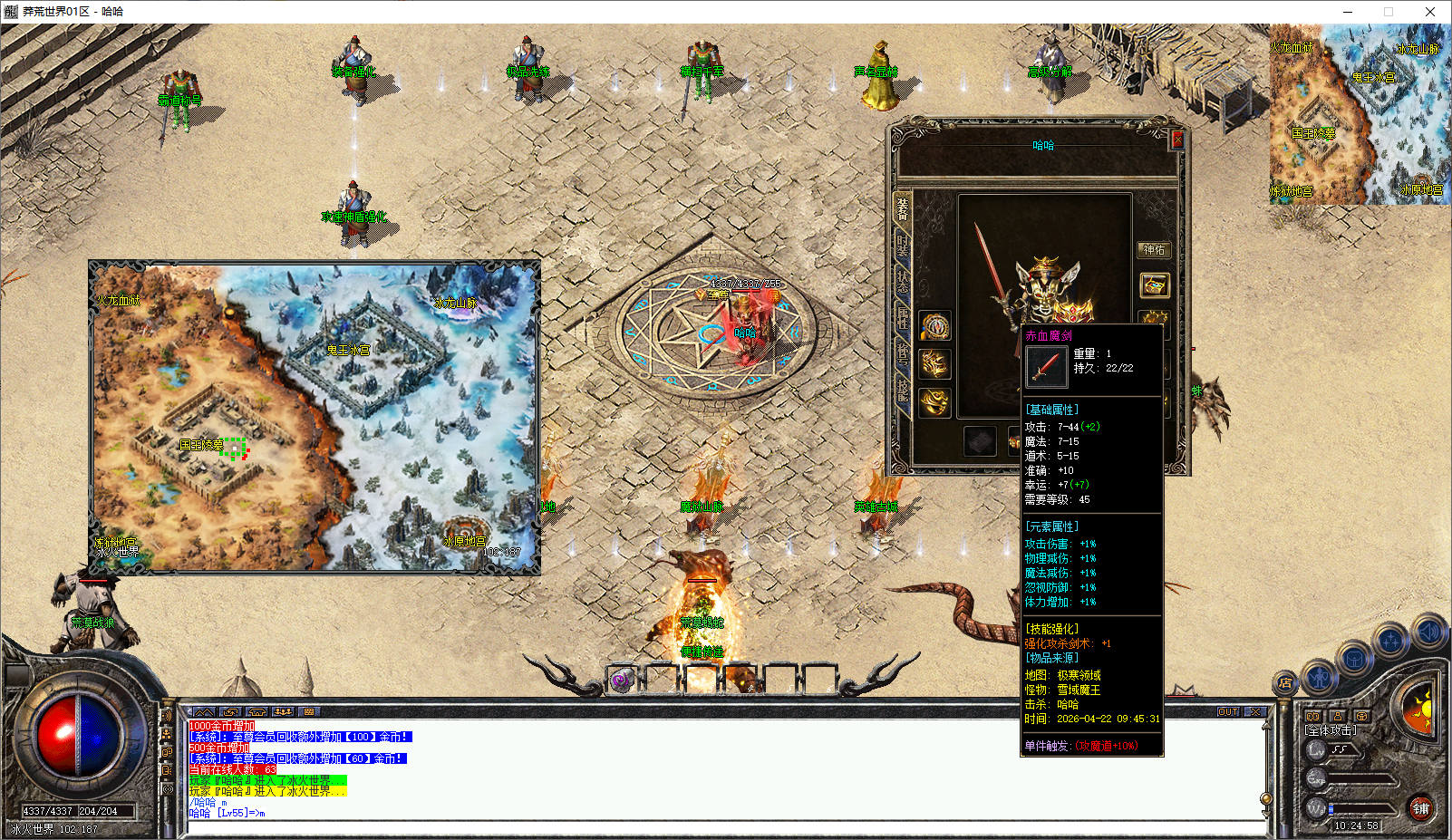Click the 神佑 button in character panel
The width and height of the screenshot is (1452, 840).
pos(1154,249)
